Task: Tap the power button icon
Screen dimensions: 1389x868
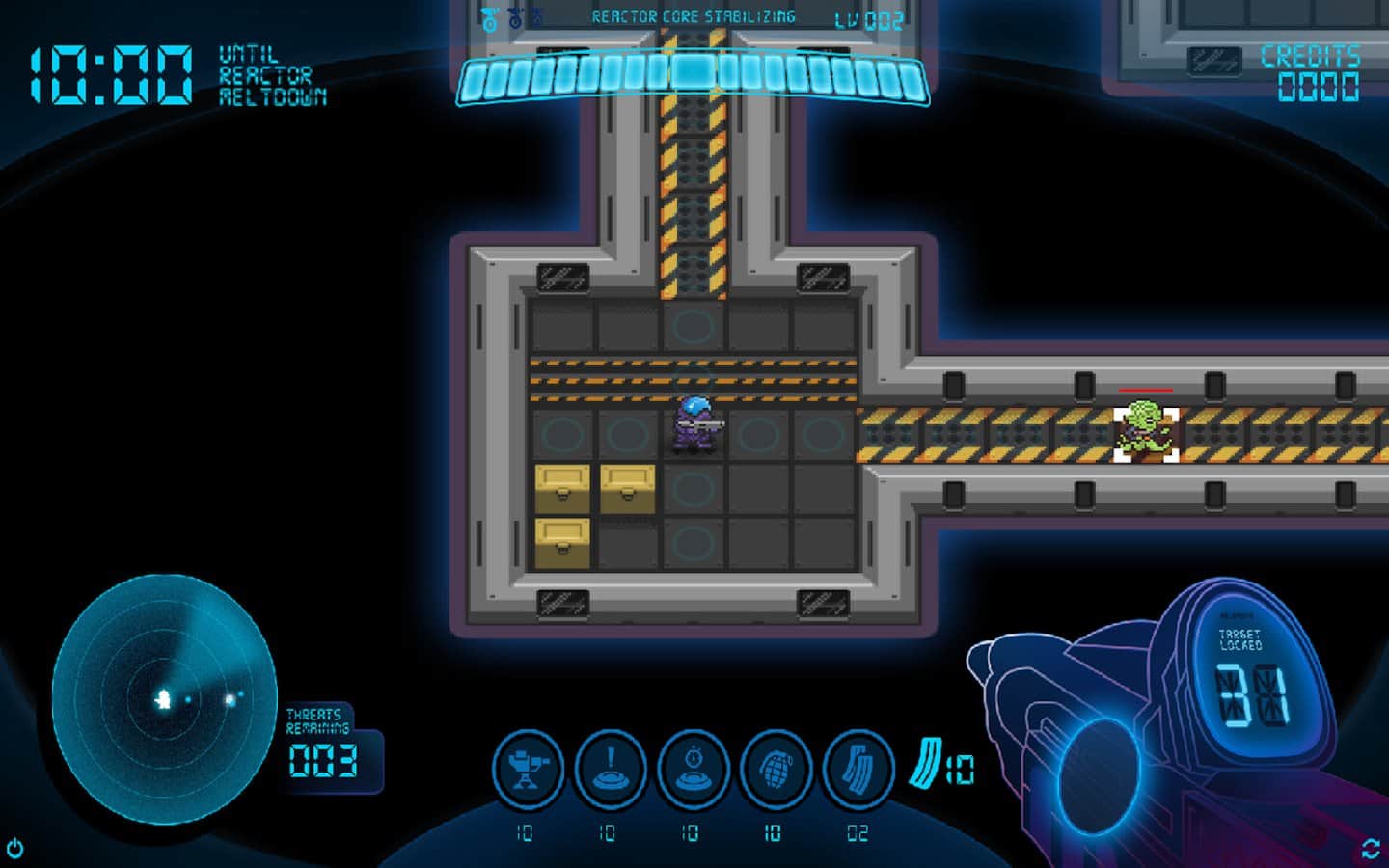Action: [x=14, y=849]
